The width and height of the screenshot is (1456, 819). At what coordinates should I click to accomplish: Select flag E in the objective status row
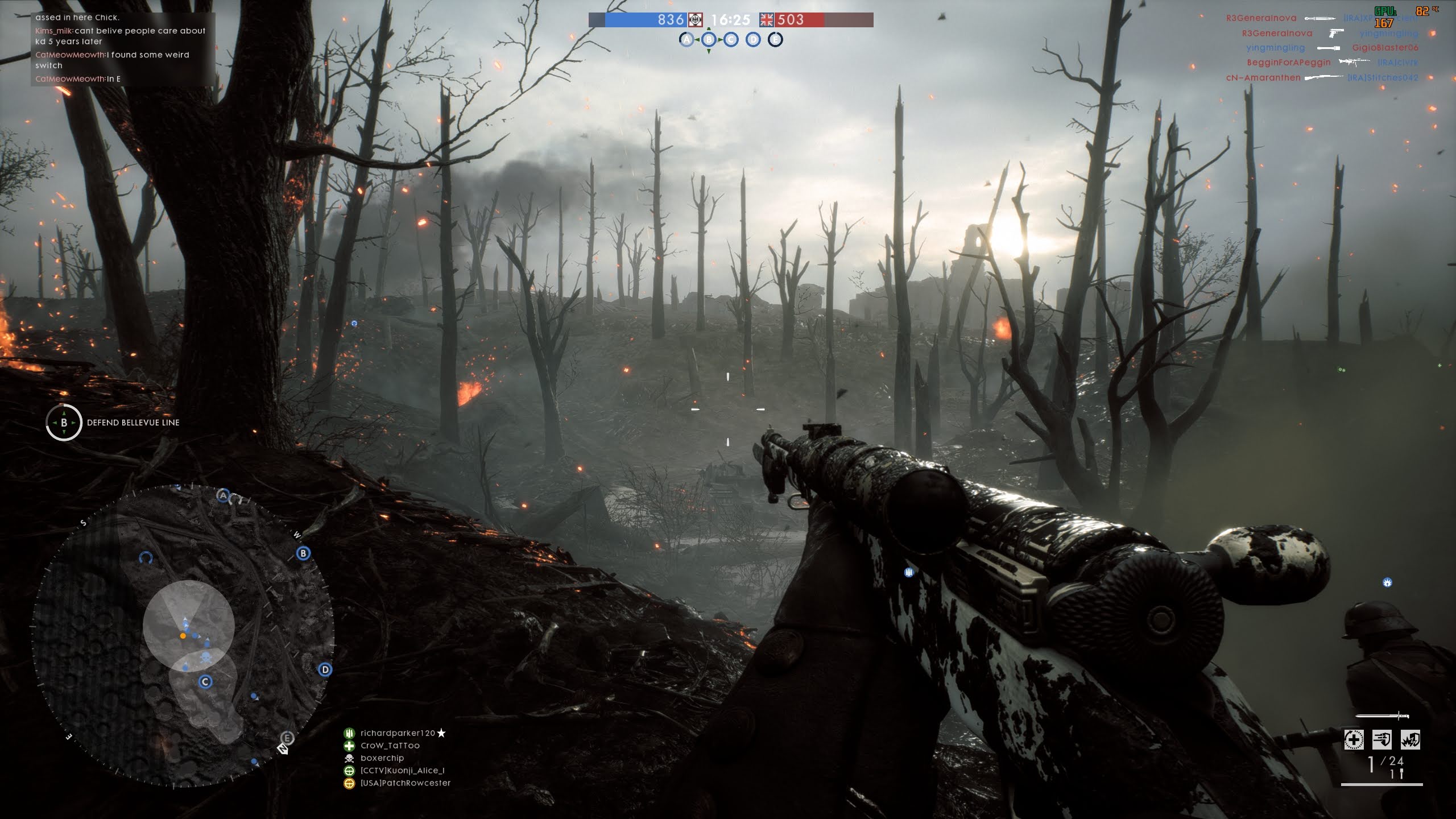click(x=775, y=39)
